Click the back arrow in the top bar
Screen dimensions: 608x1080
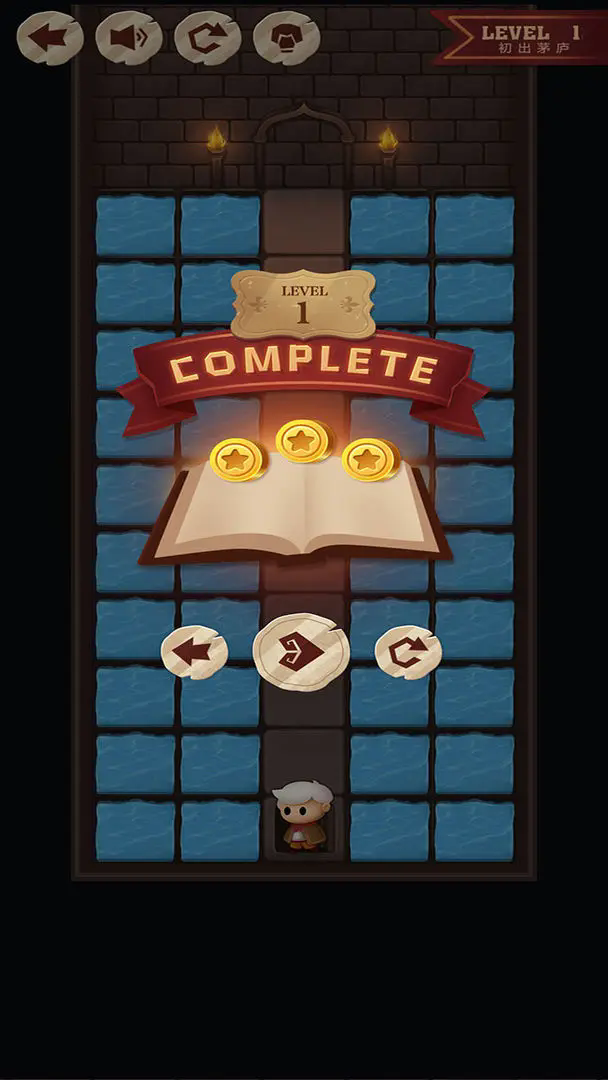click(49, 38)
